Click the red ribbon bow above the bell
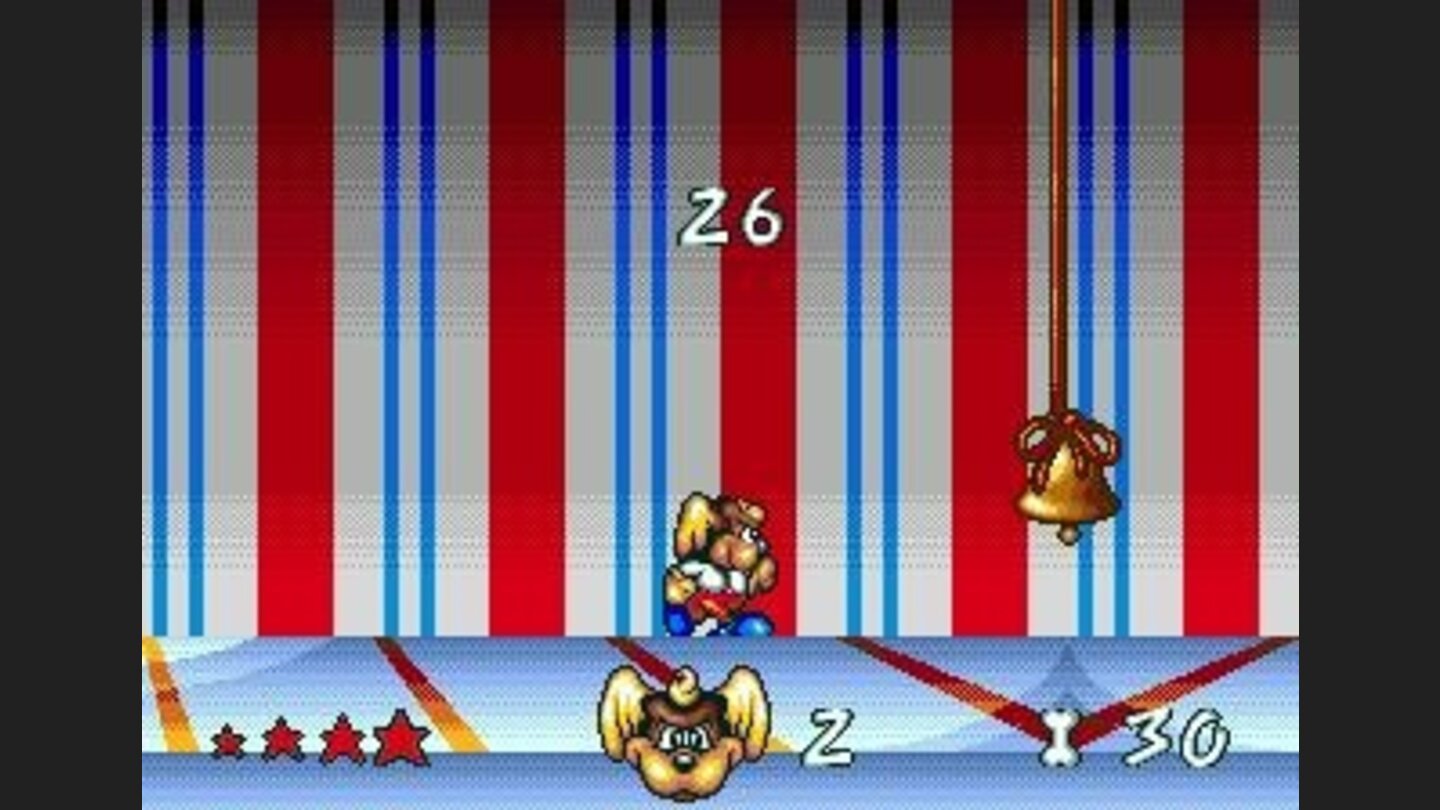Screen dimensions: 1440x810 point(1068,438)
